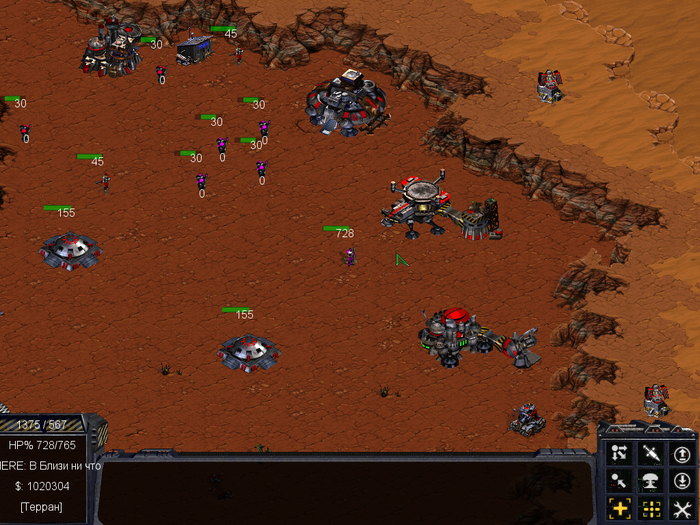Launch the mushroom cloud nuke ability
700x525 pixels.
click(651, 481)
